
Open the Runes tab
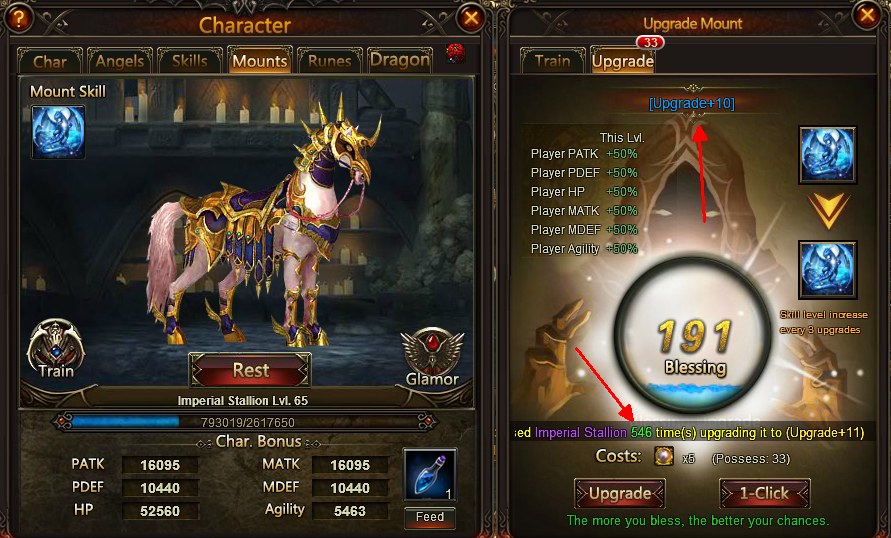[329, 61]
